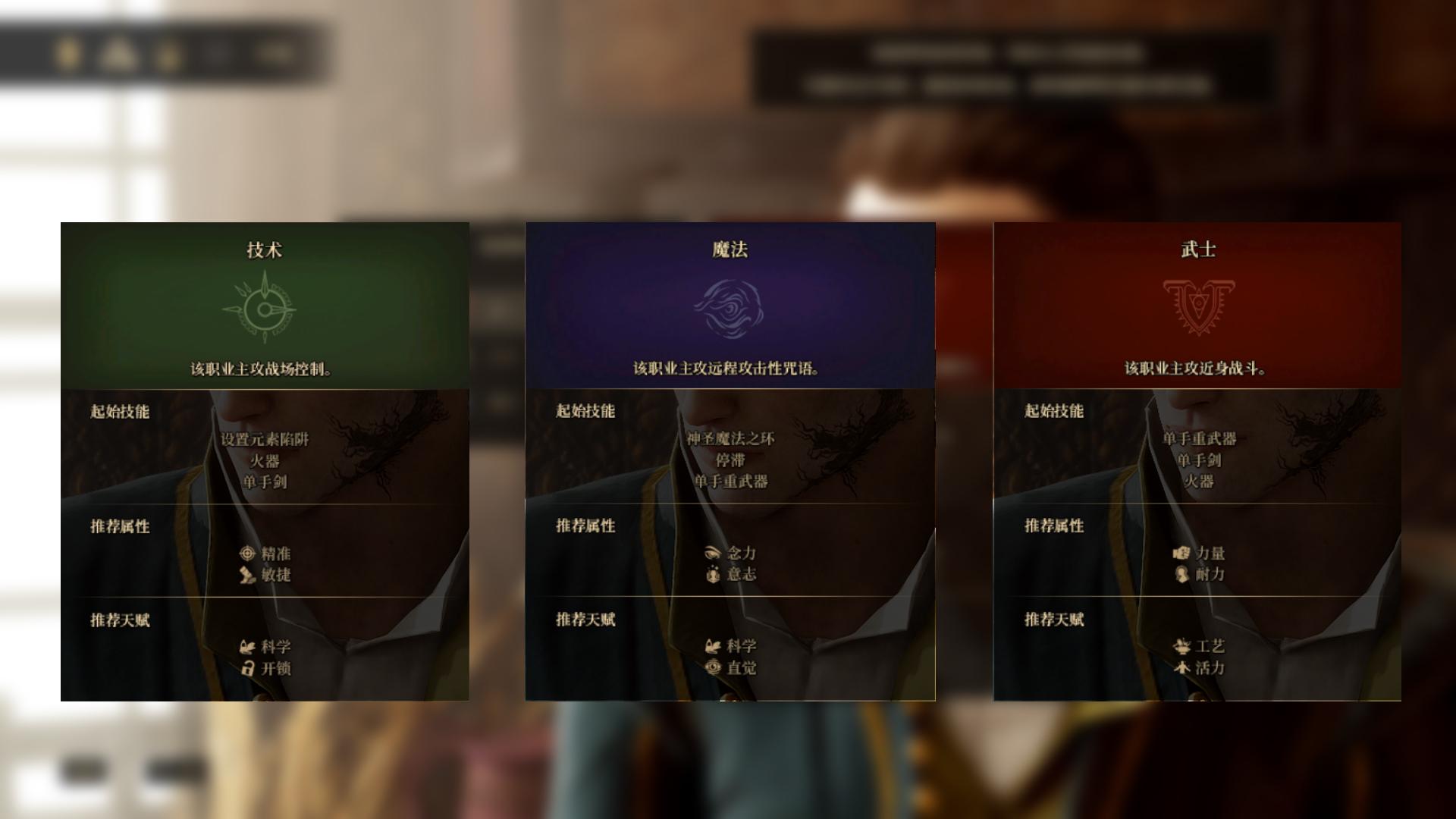Click the Warrior class red V emblem
Screen dimensions: 1456x819
(1199, 306)
